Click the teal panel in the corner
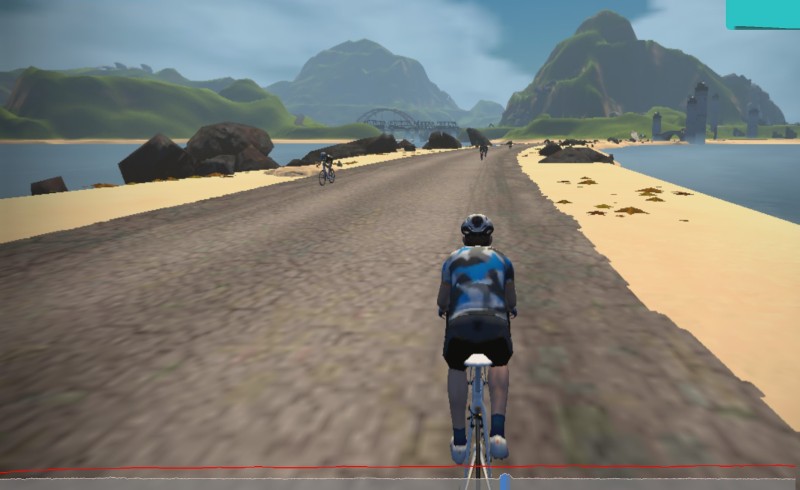The height and width of the screenshot is (490, 800). pyautogui.click(x=762, y=13)
